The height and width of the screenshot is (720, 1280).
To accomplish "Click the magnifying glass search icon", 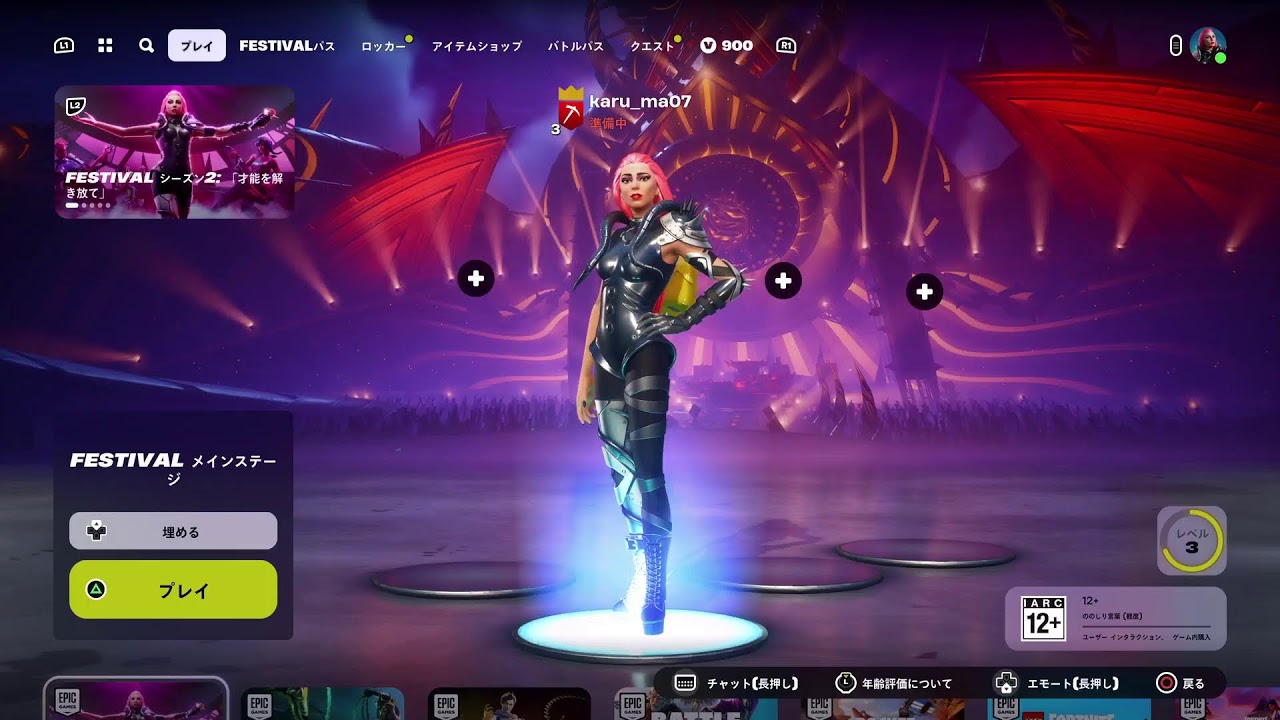I will (146, 46).
